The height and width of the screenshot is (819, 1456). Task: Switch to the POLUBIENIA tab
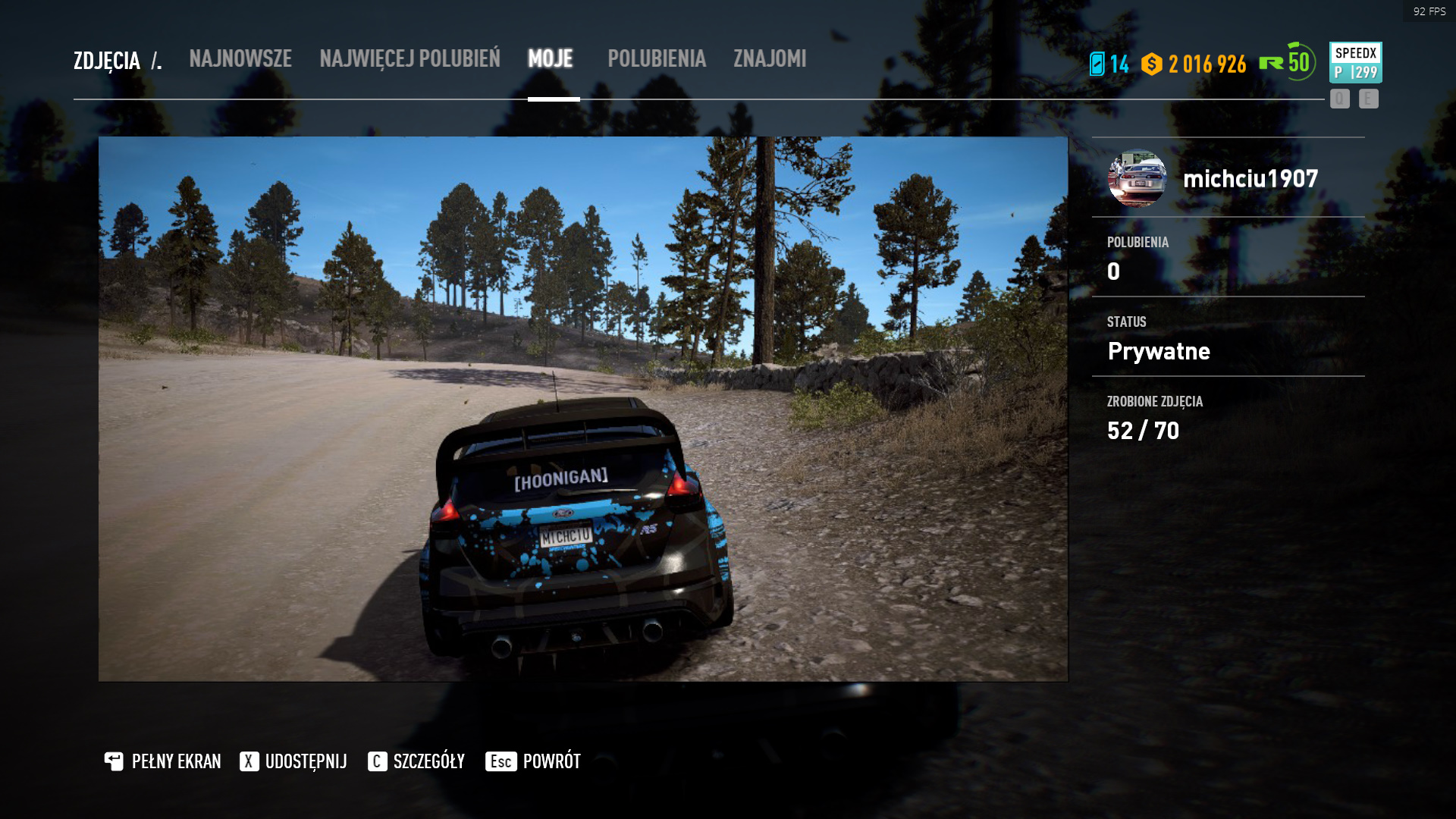coord(657,59)
